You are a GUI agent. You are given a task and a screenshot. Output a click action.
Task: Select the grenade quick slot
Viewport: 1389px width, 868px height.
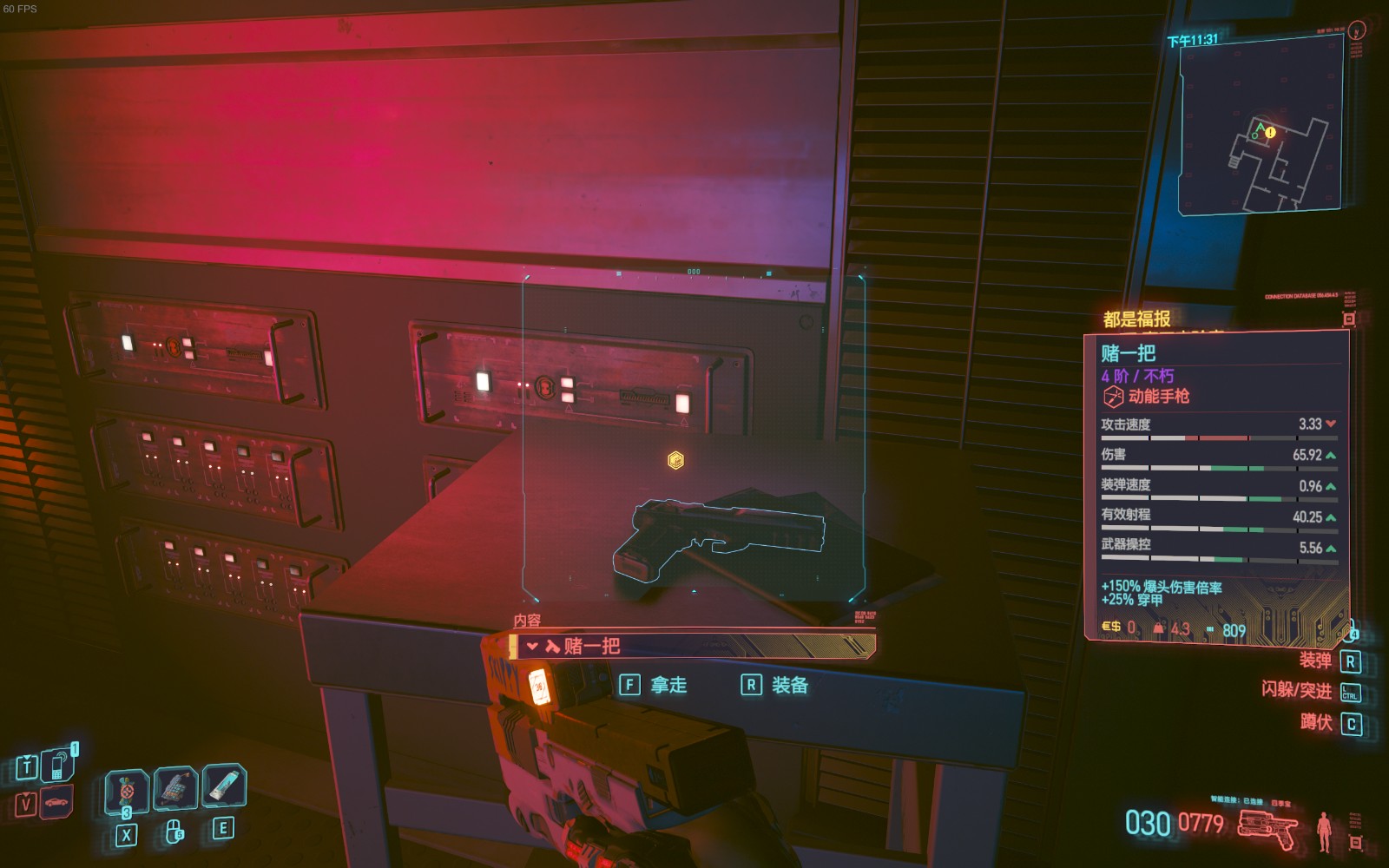click(126, 791)
